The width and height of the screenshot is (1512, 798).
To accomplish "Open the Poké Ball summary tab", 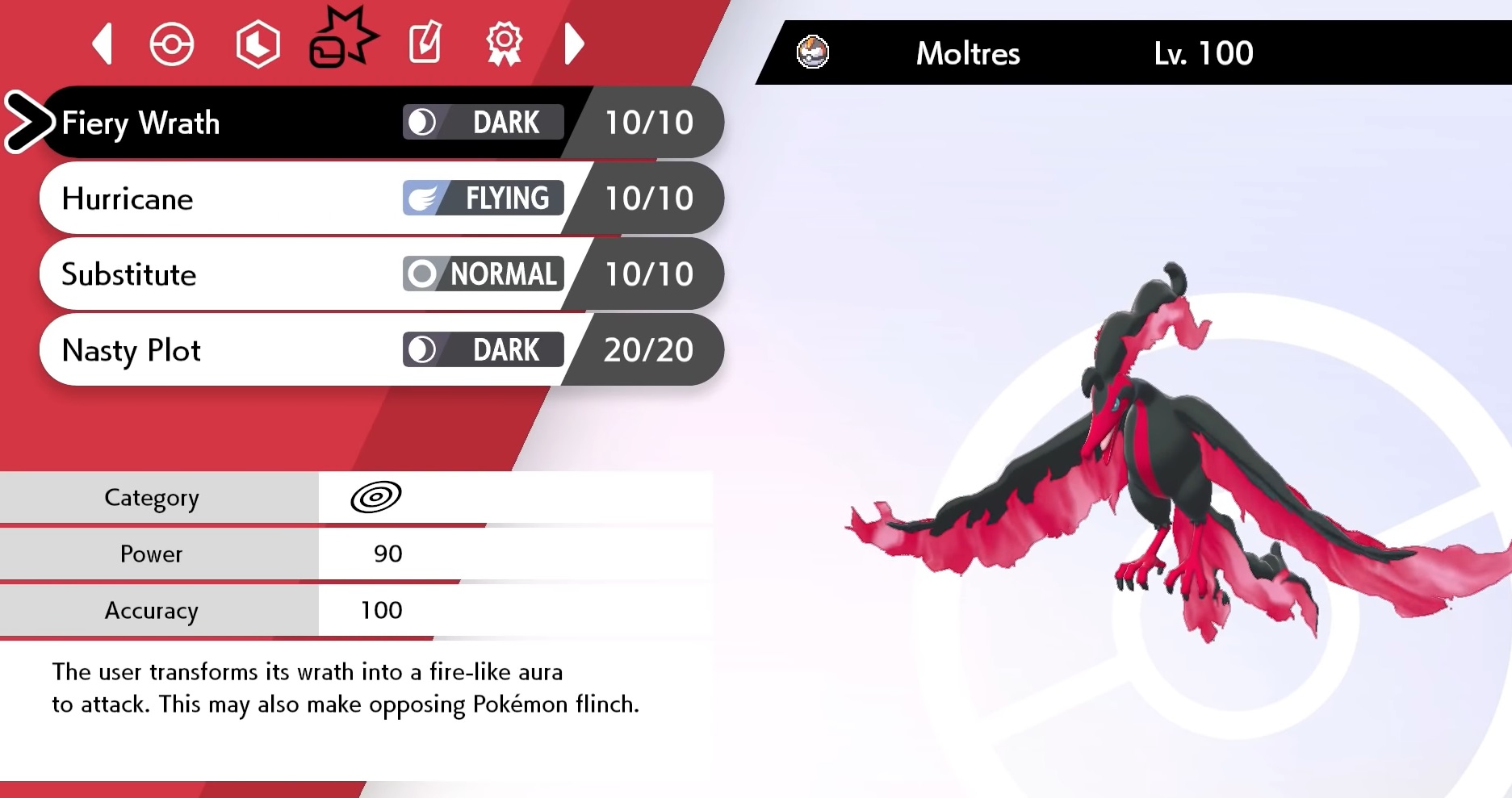I will pyautogui.click(x=172, y=44).
